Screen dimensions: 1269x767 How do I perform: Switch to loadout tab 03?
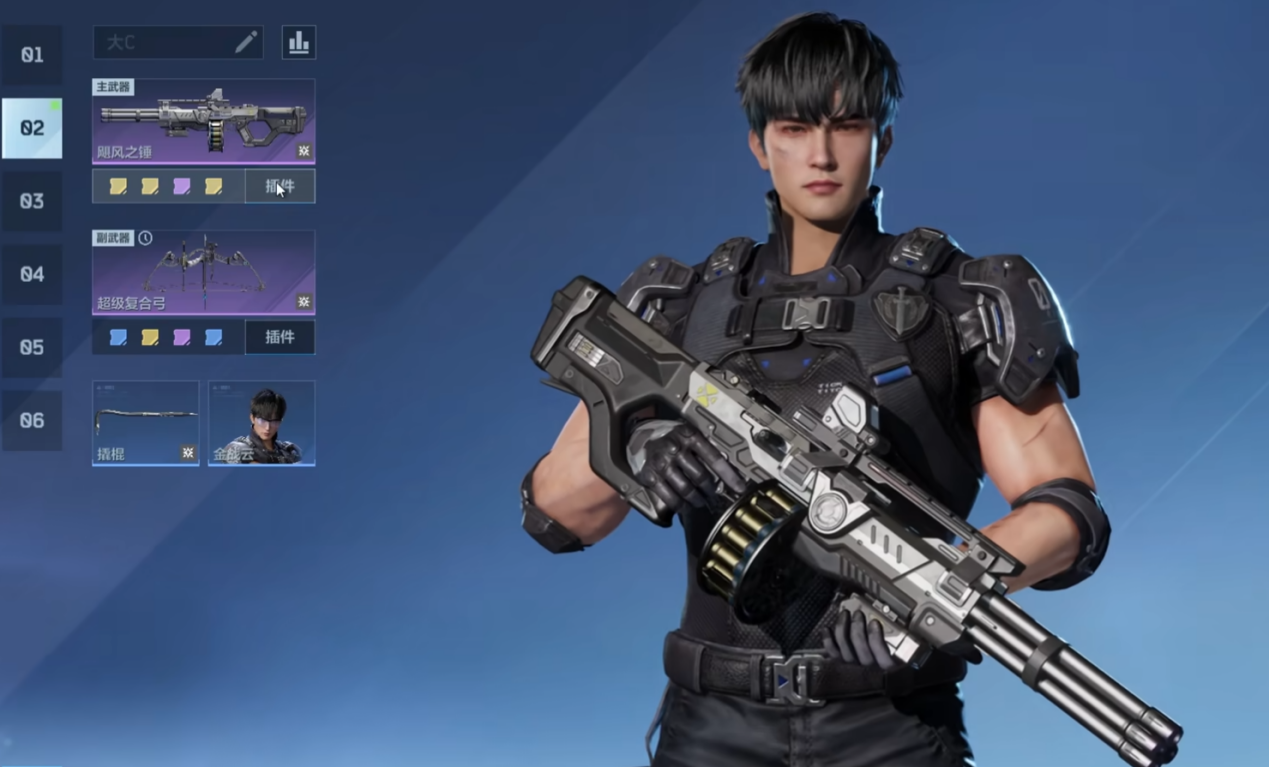coord(32,201)
